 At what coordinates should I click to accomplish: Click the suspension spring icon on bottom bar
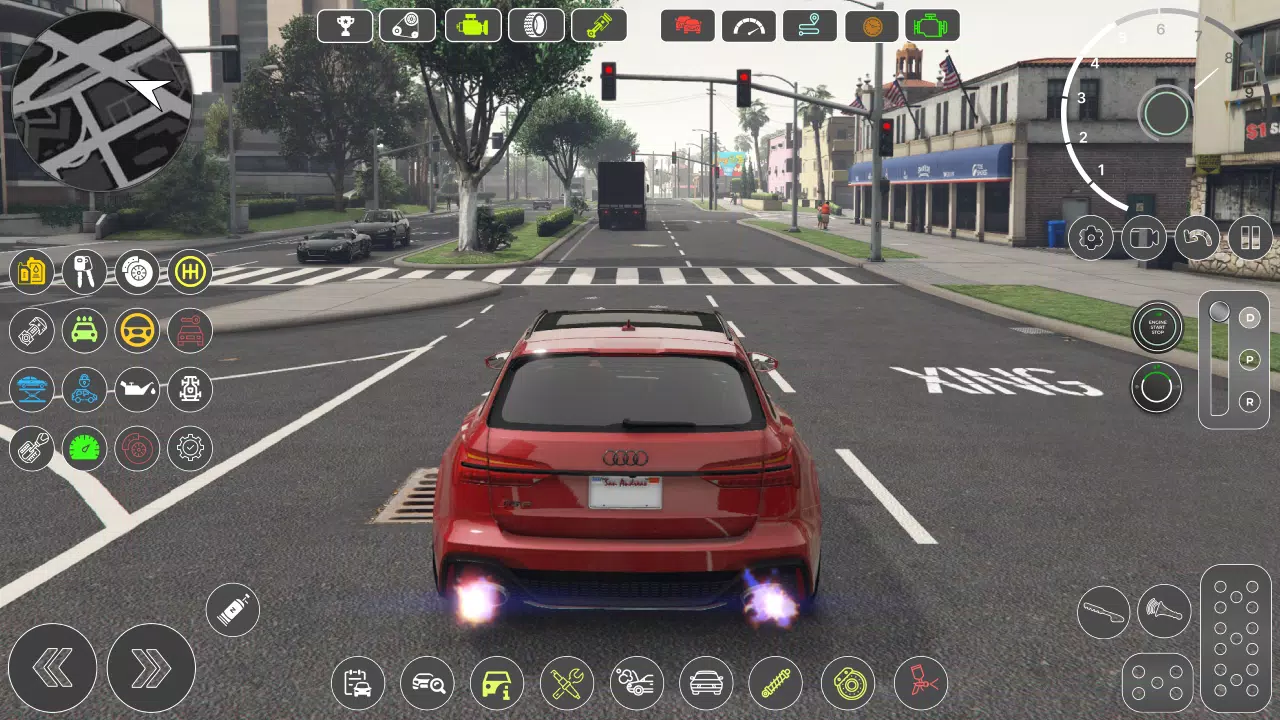click(x=777, y=683)
